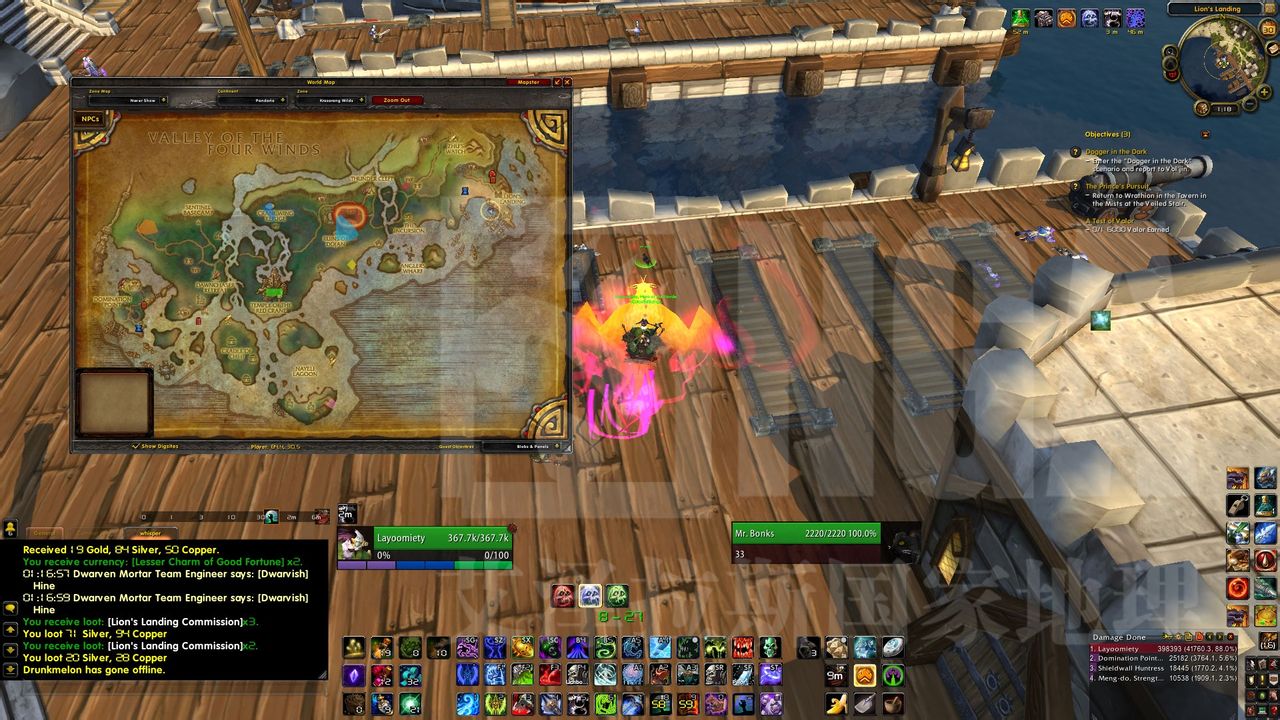1280x720 pixels.
Task: Click the green flask buff icon
Action: 1020,18
